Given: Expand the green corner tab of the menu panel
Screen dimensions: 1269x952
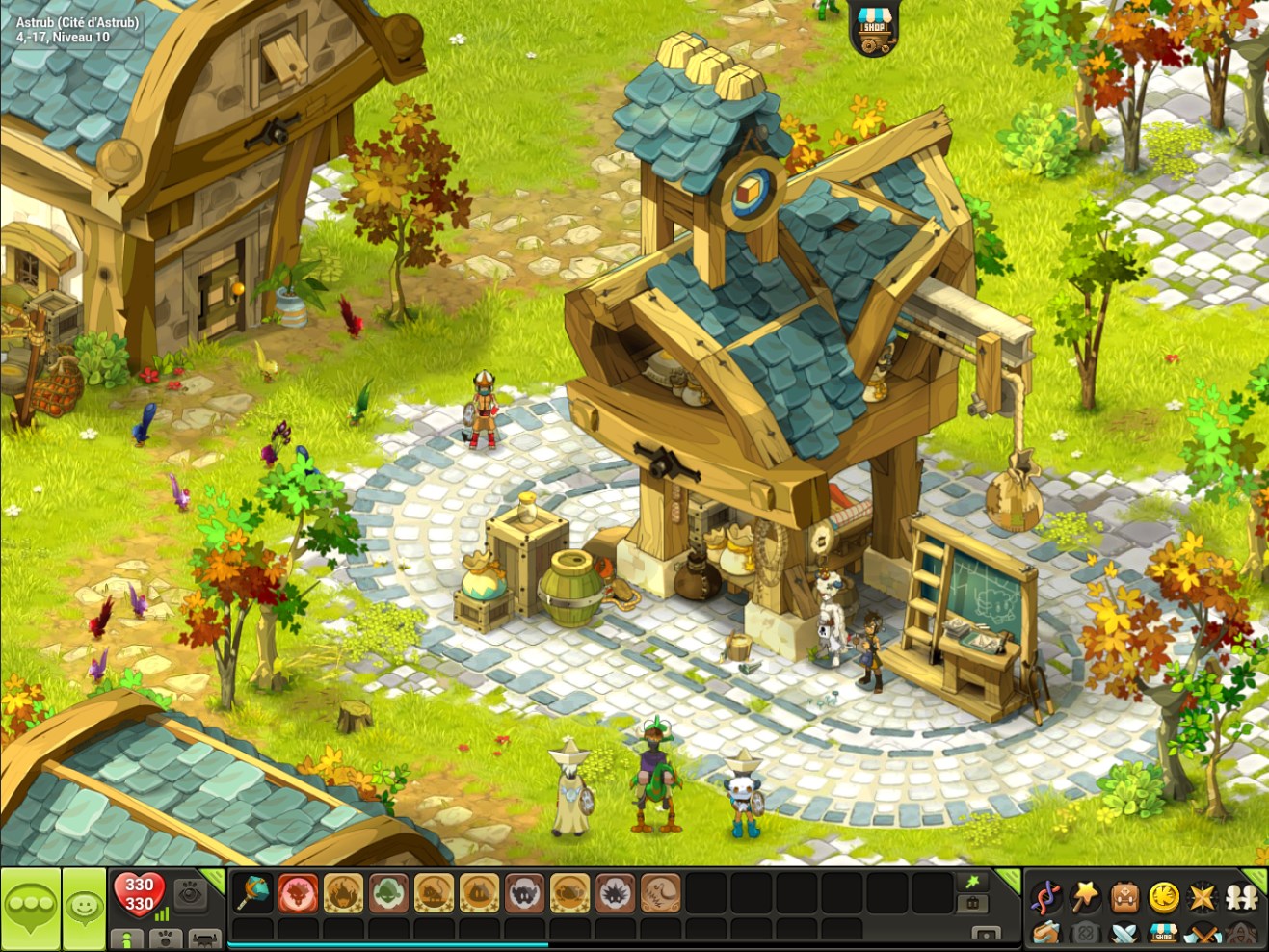Looking at the screenshot, I should pos(1256,880).
